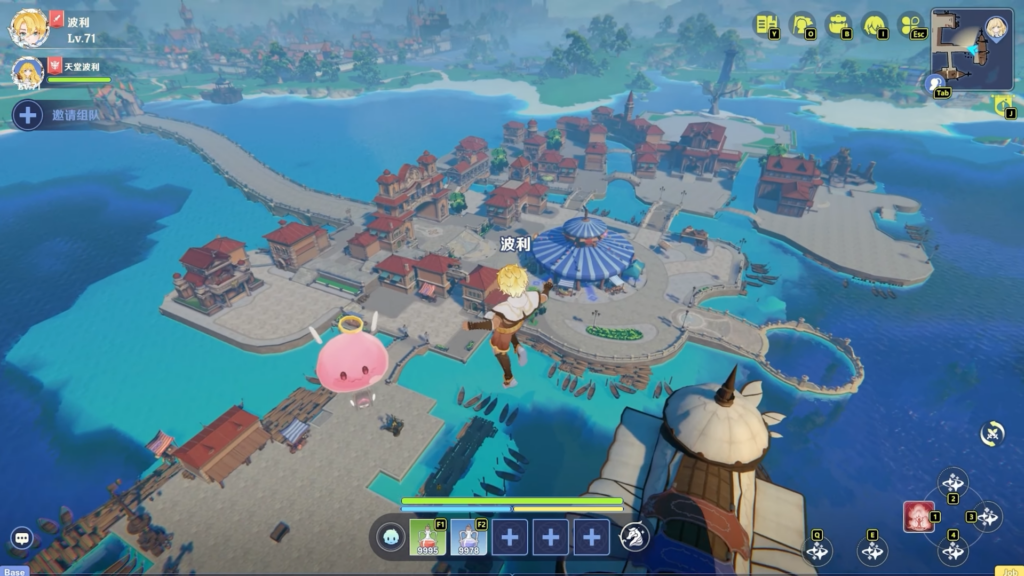Open the clover main menu icon
The image size is (1024, 576).
(911, 25)
